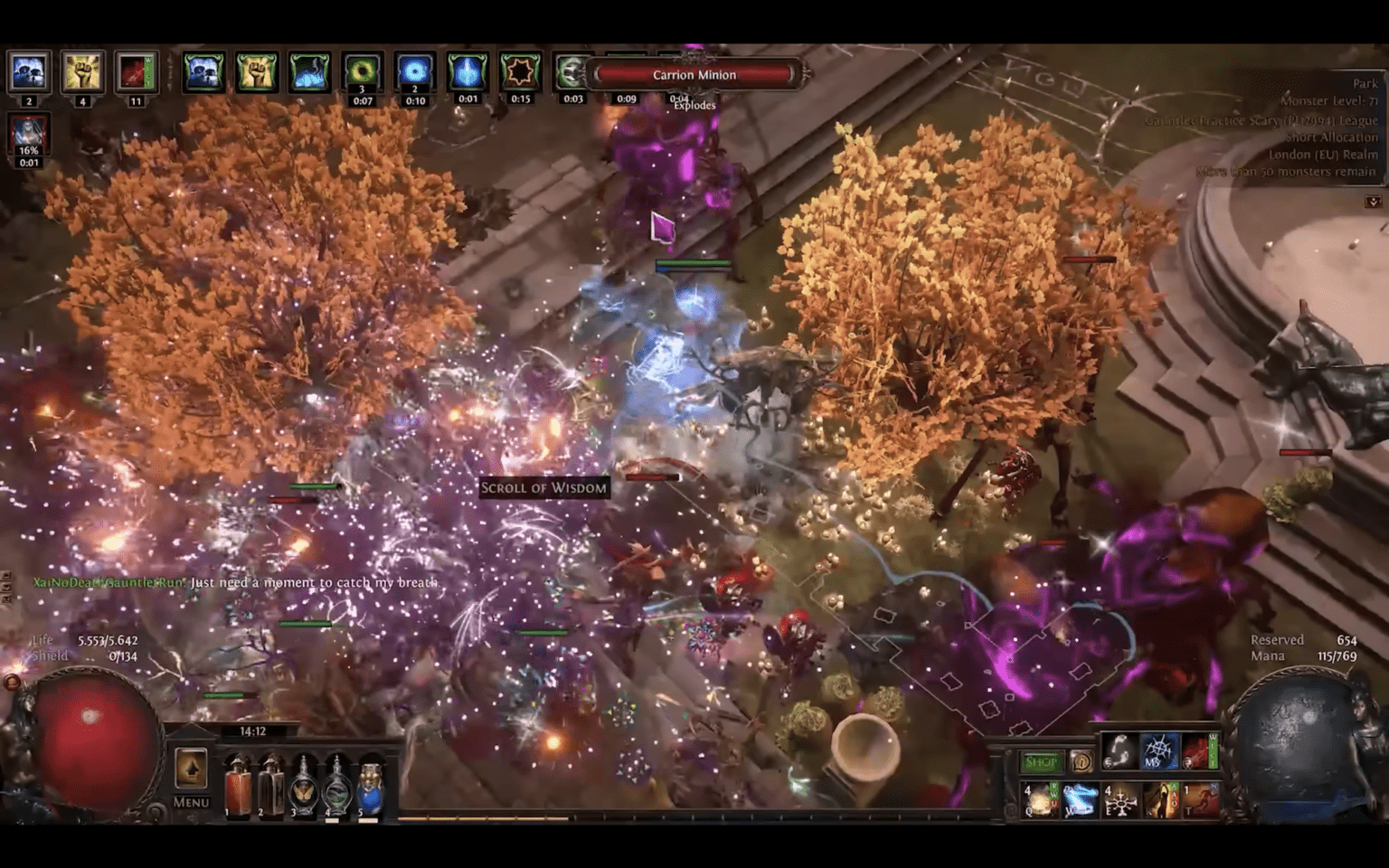
Task: Click the Herald skill icon on the E slot
Action: pyautogui.click(x=1120, y=802)
